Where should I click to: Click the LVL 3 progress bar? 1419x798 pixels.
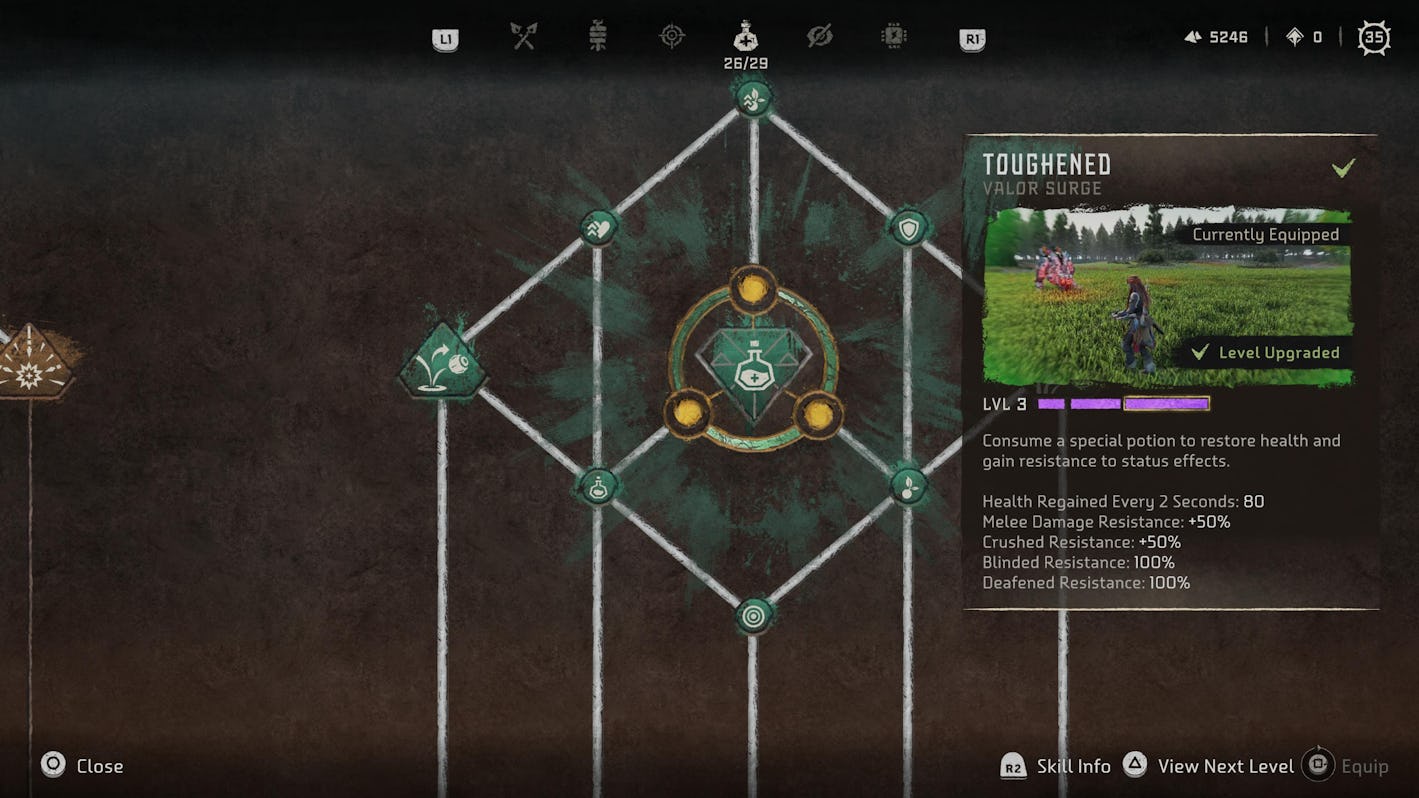click(1120, 403)
